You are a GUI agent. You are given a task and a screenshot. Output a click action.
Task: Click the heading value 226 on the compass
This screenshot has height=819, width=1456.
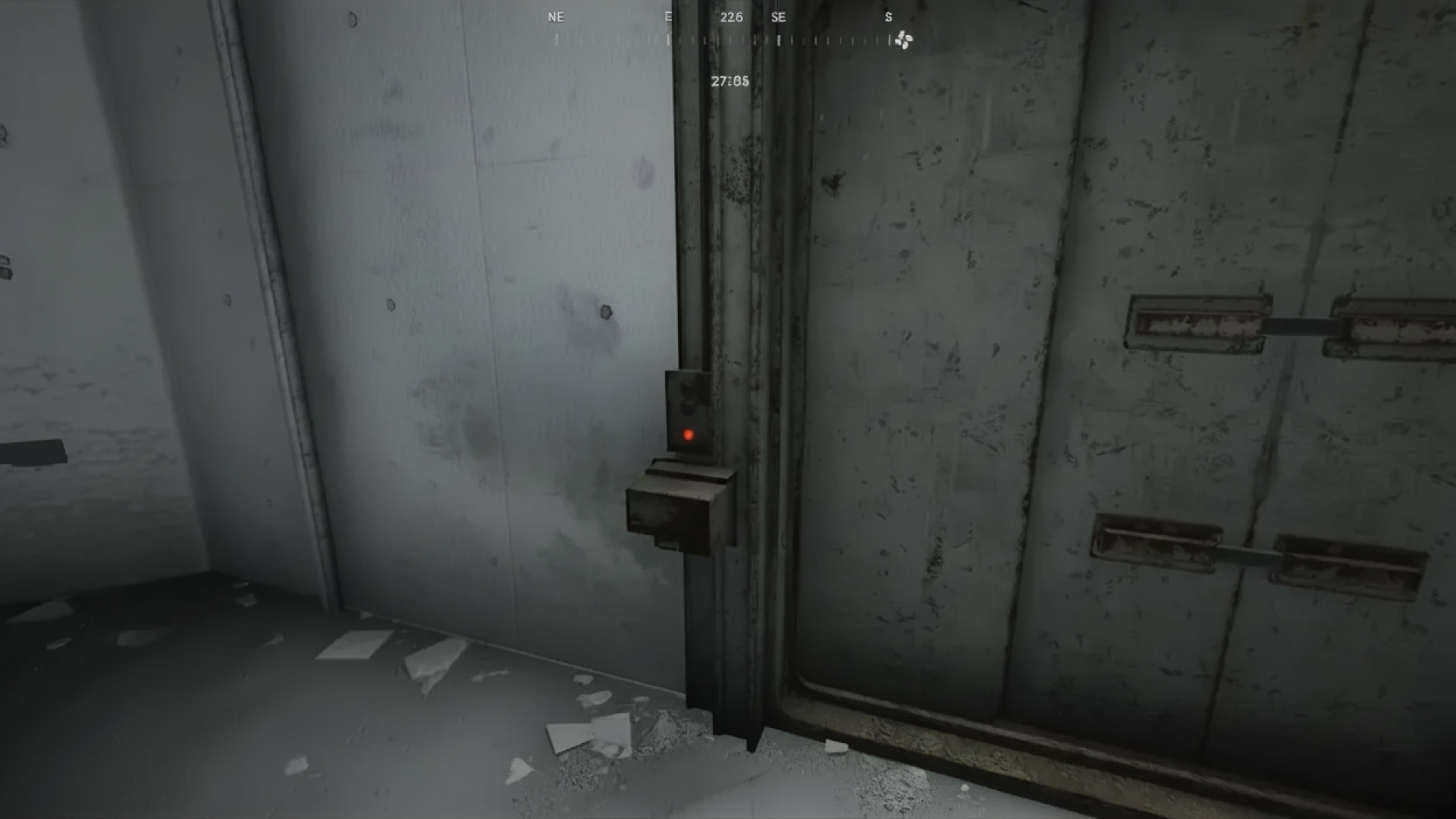click(730, 17)
